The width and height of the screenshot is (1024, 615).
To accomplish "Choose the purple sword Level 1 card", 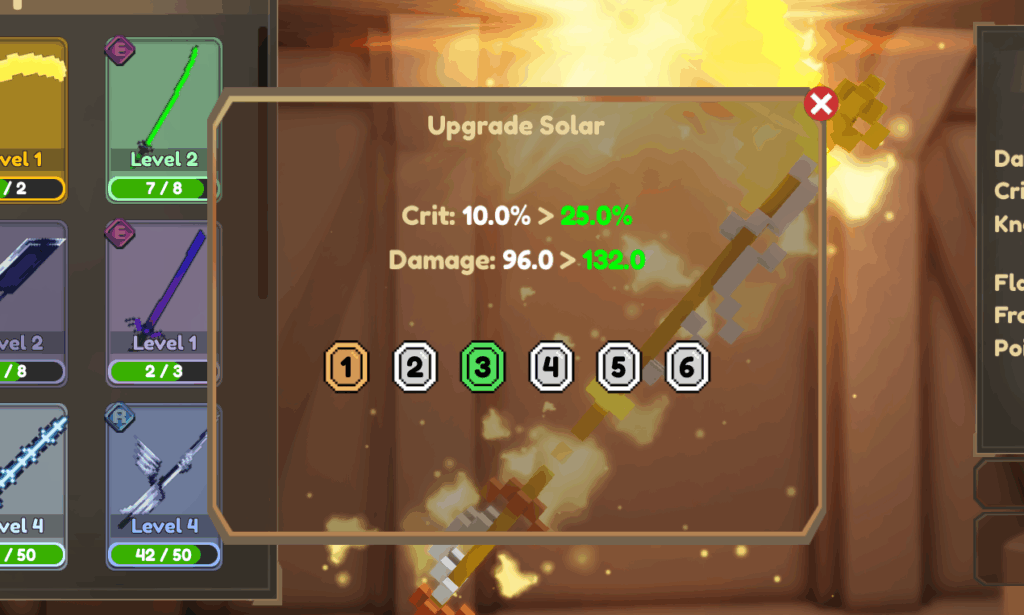I will pos(163,302).
